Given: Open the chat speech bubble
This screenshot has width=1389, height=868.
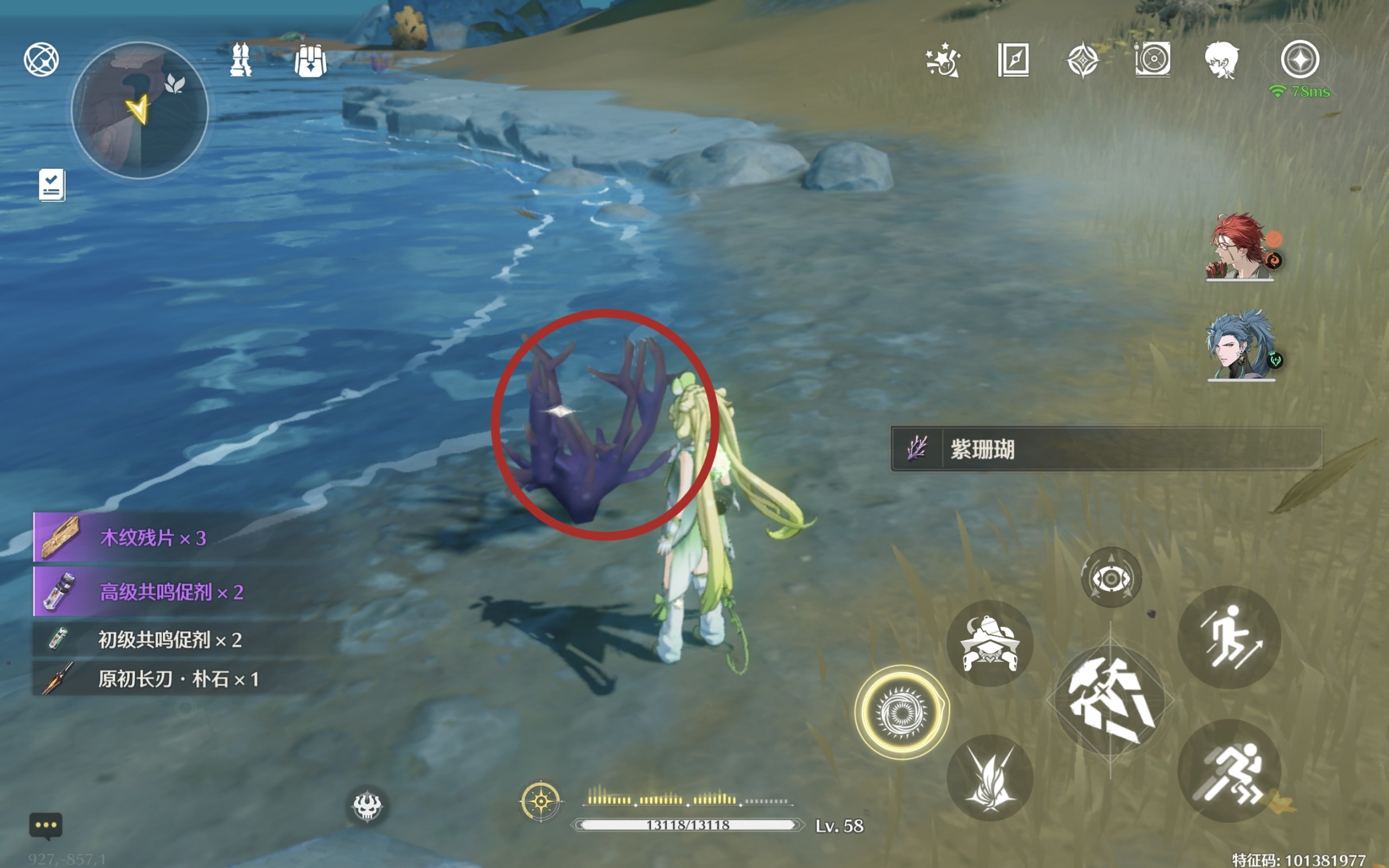Looking at the screenshot, I should click(x=46, y=826).
